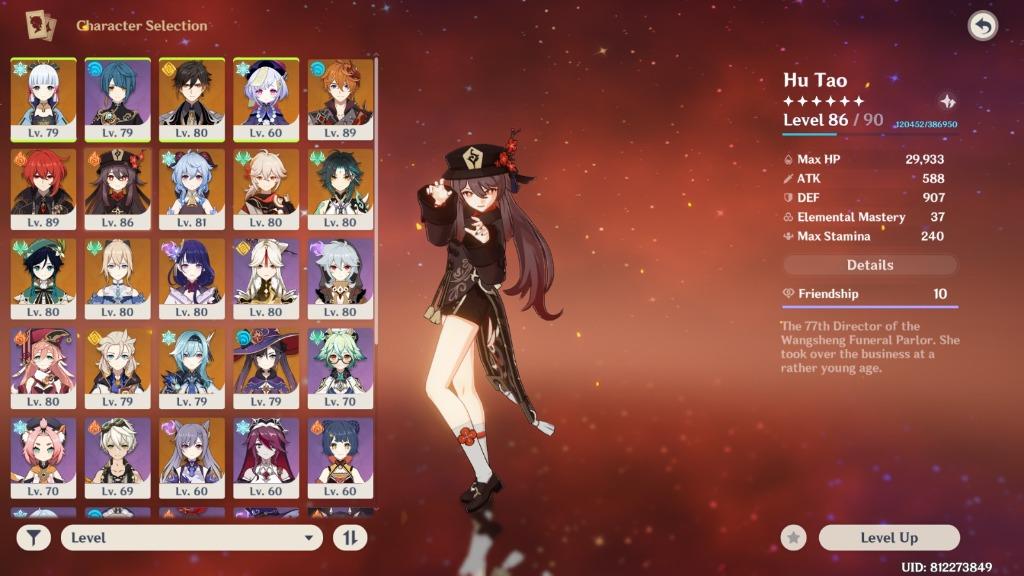Toggle the sort order arrows button
Screen dimensions: 1024x576
(x=350, y=538)
